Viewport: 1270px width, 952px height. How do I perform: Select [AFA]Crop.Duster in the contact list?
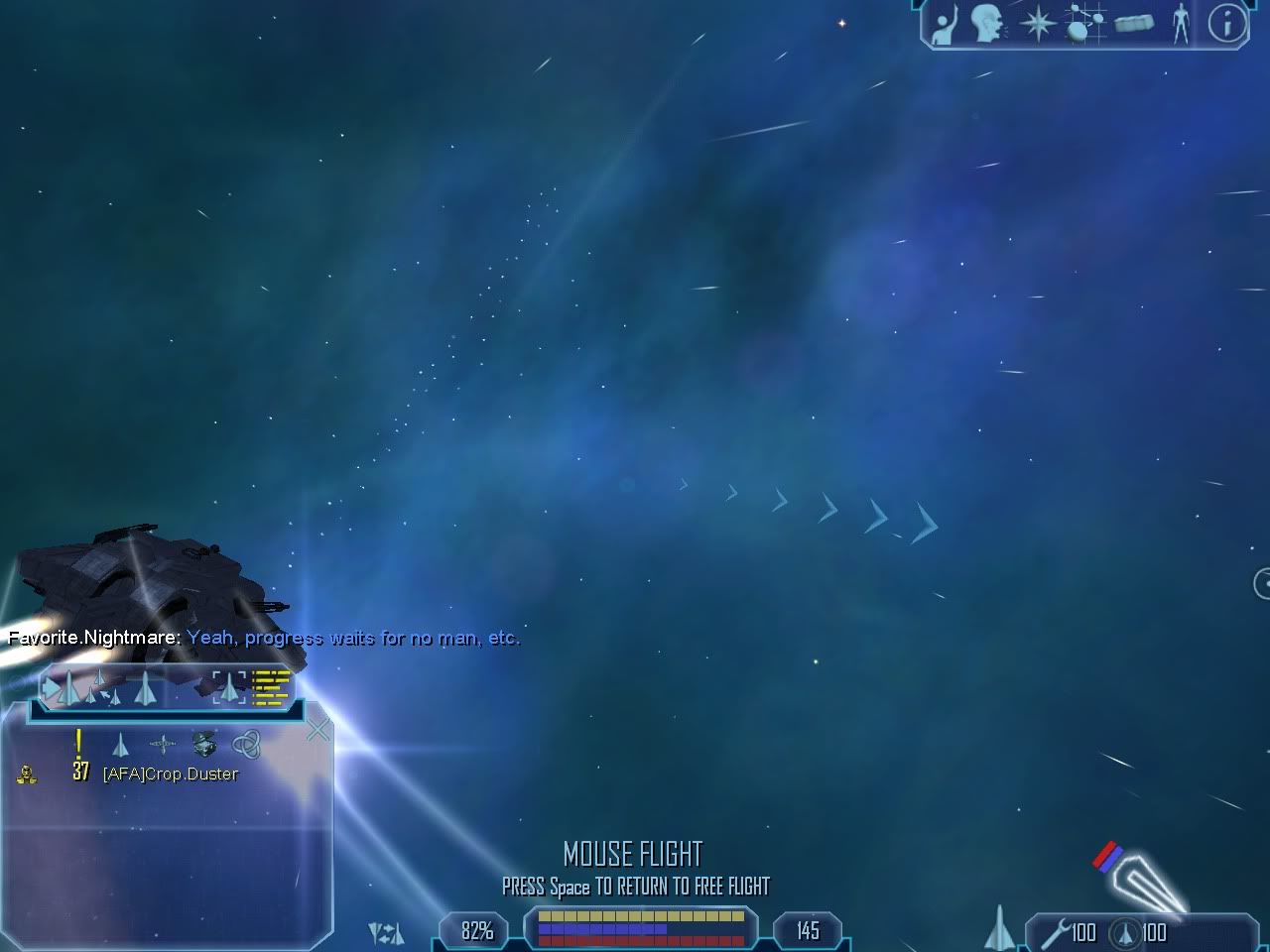point(170,774)
